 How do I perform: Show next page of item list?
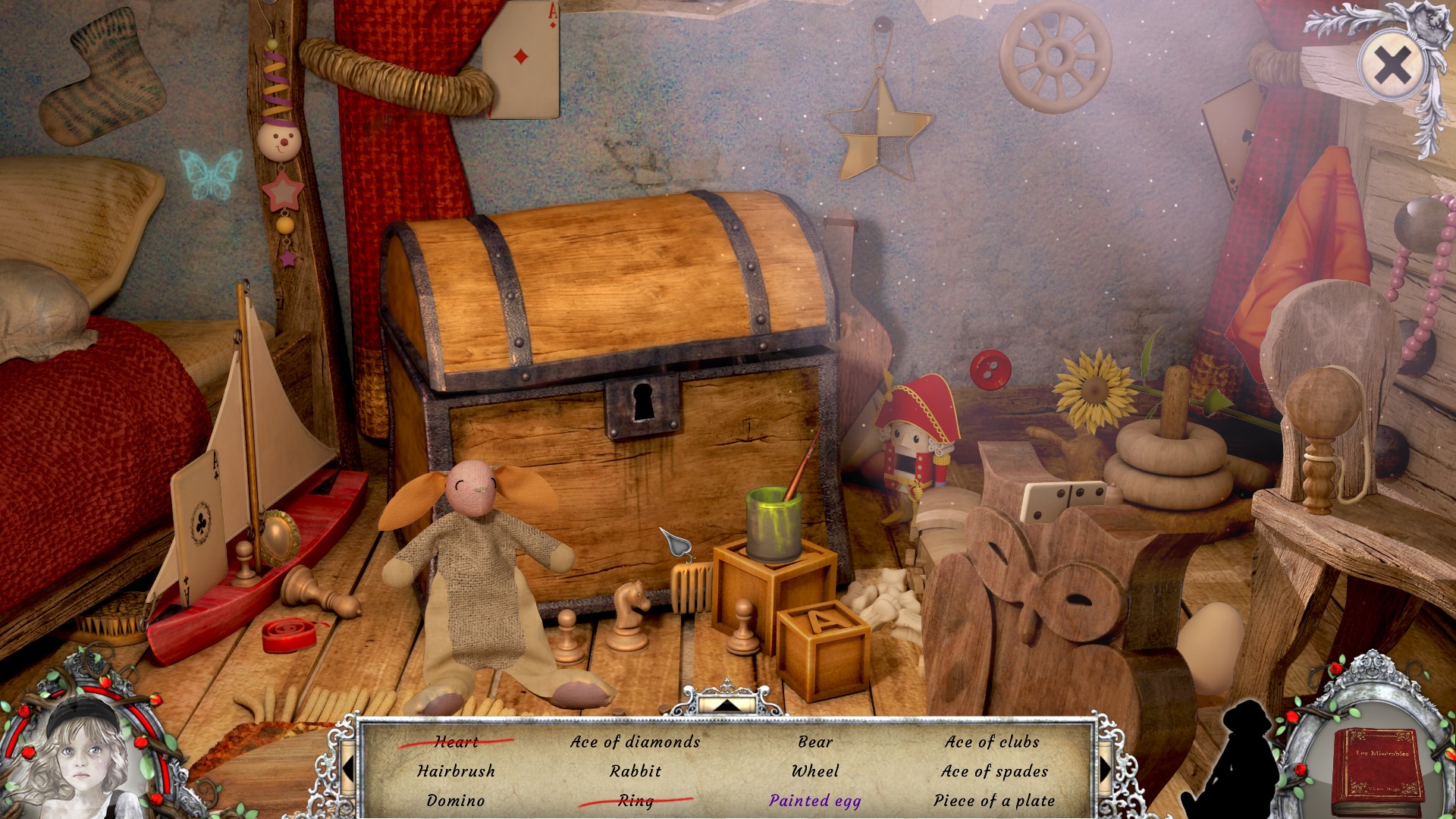pos(1104,770)
